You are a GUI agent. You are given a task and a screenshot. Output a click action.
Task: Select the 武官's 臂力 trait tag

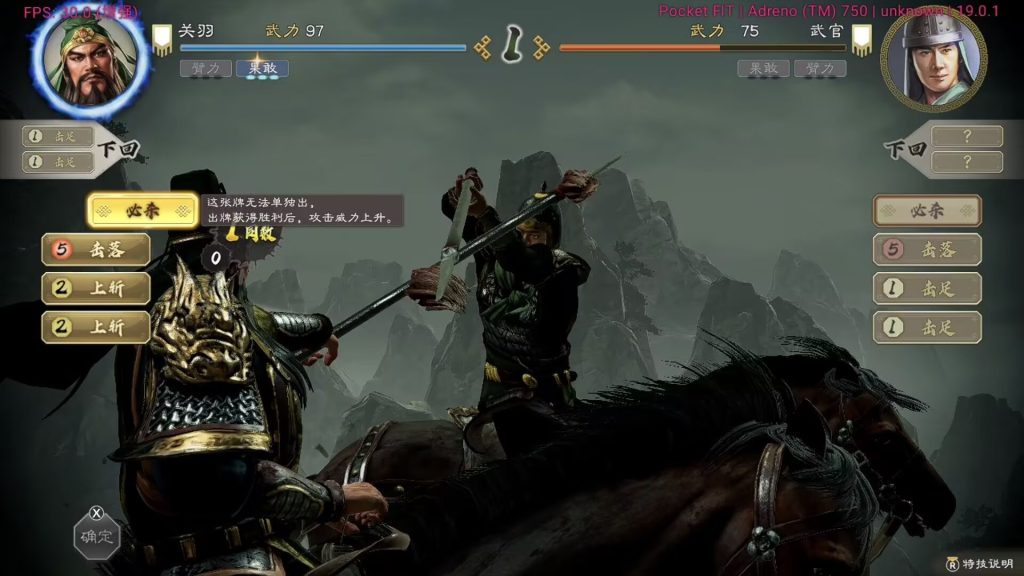(820, 68)
